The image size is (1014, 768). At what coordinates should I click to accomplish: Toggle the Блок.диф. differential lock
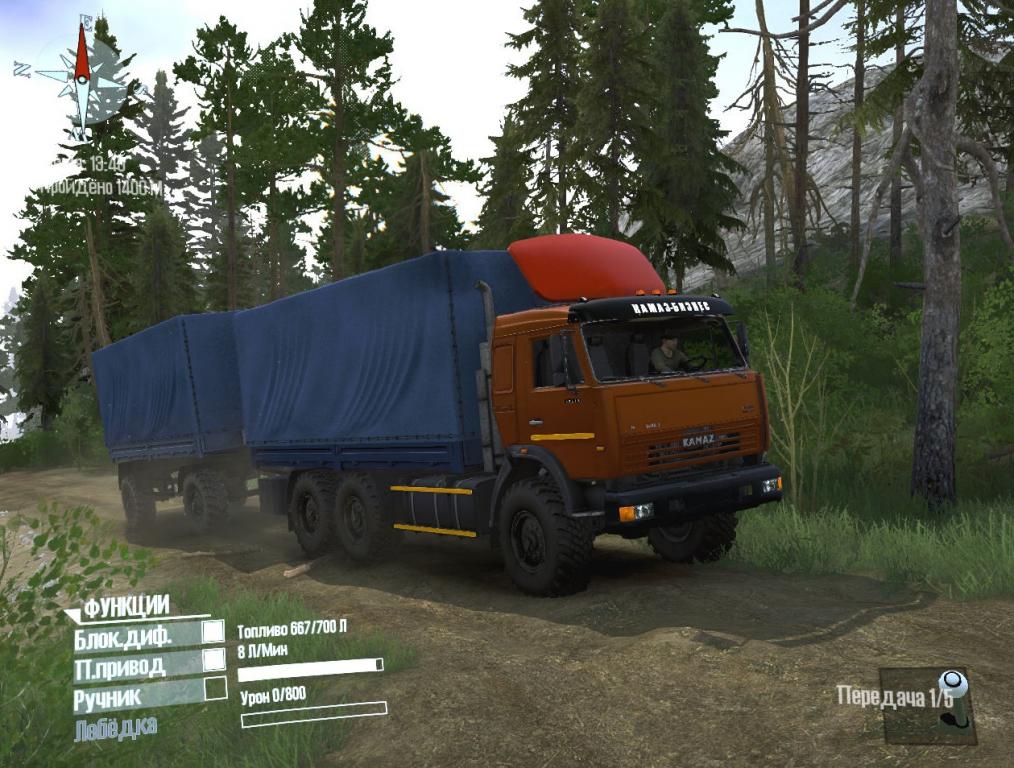point(214,632)
